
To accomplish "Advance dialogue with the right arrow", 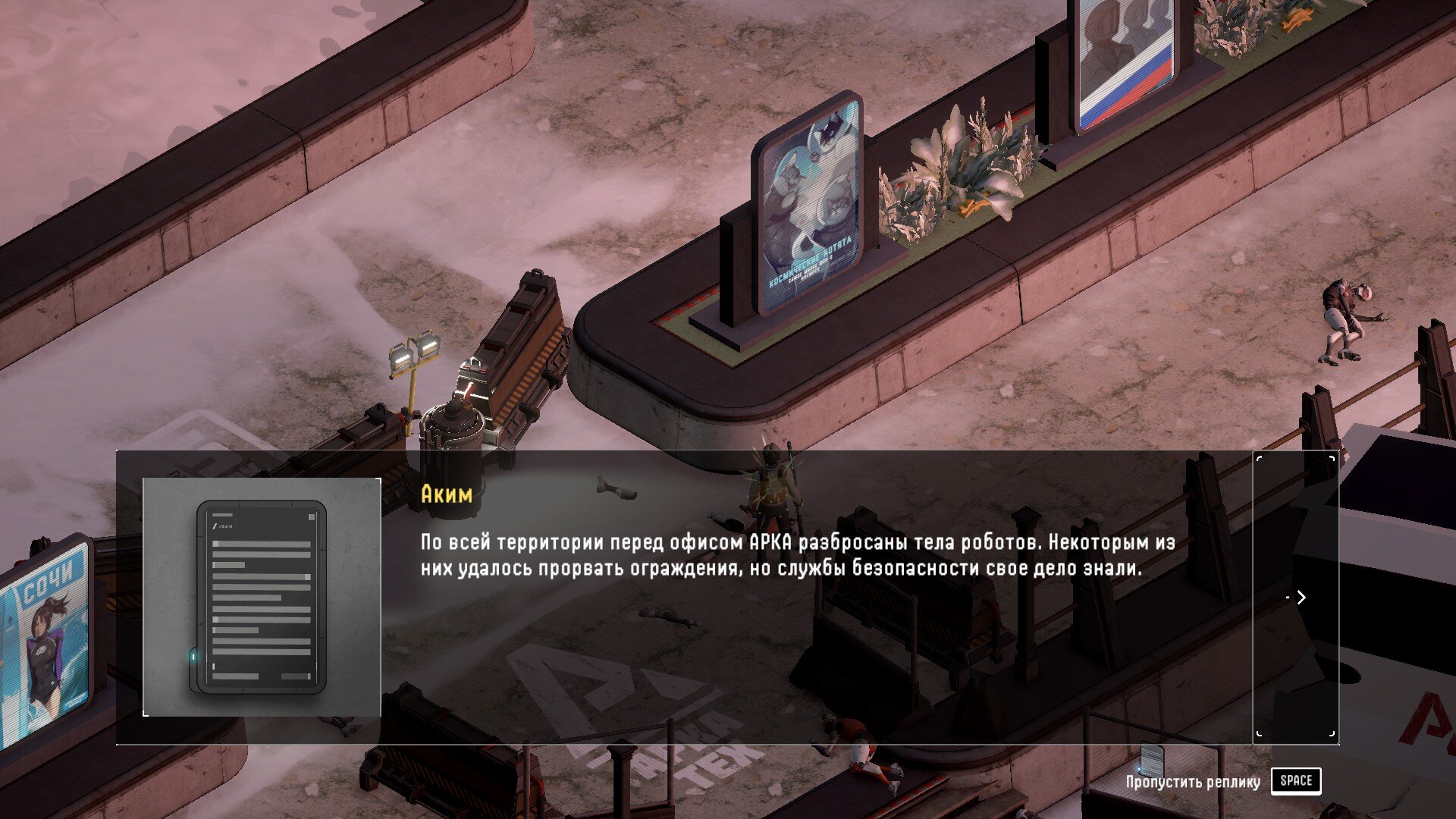I will pos(1300,598).
